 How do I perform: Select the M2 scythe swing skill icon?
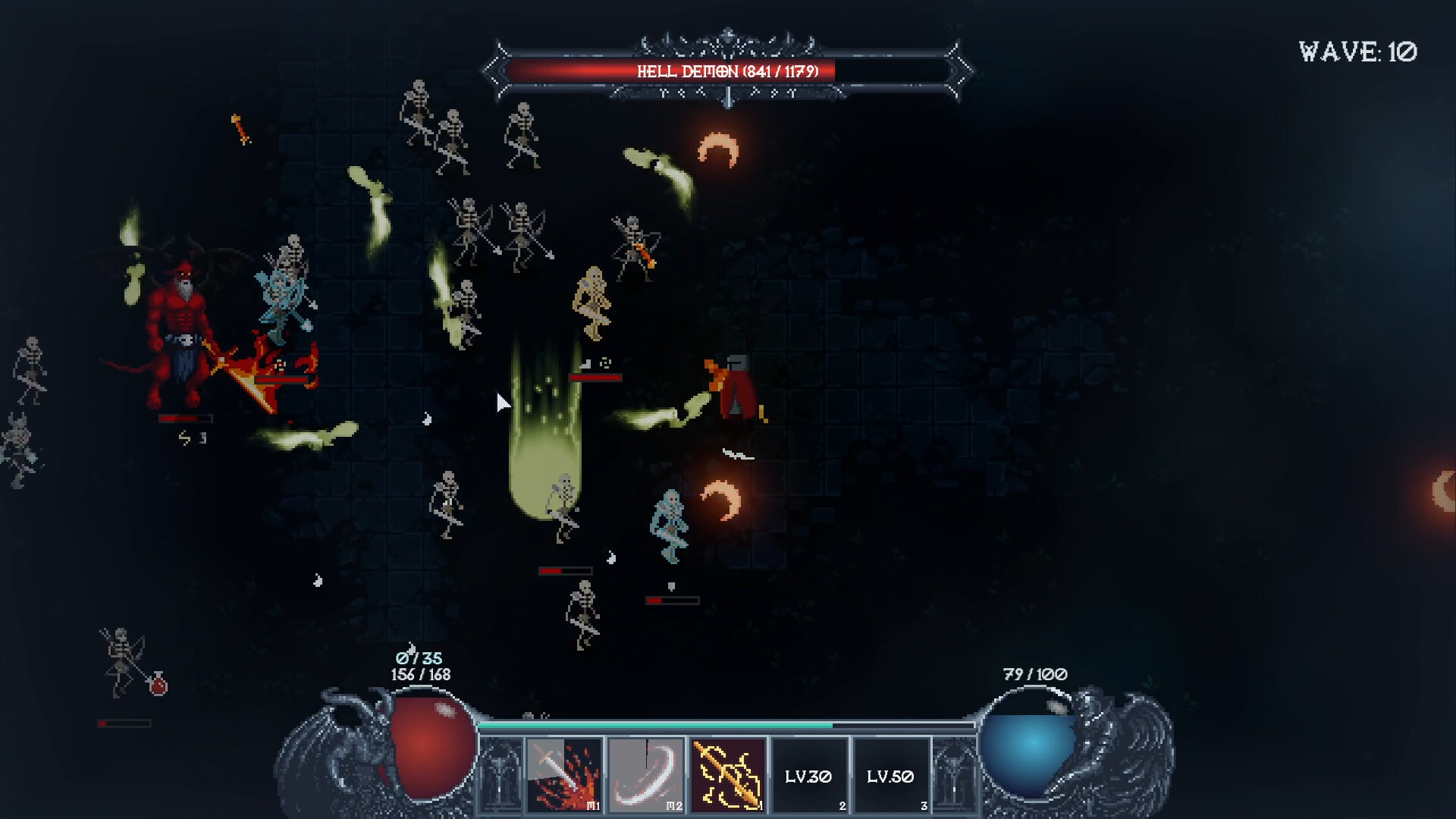(646, 775)
